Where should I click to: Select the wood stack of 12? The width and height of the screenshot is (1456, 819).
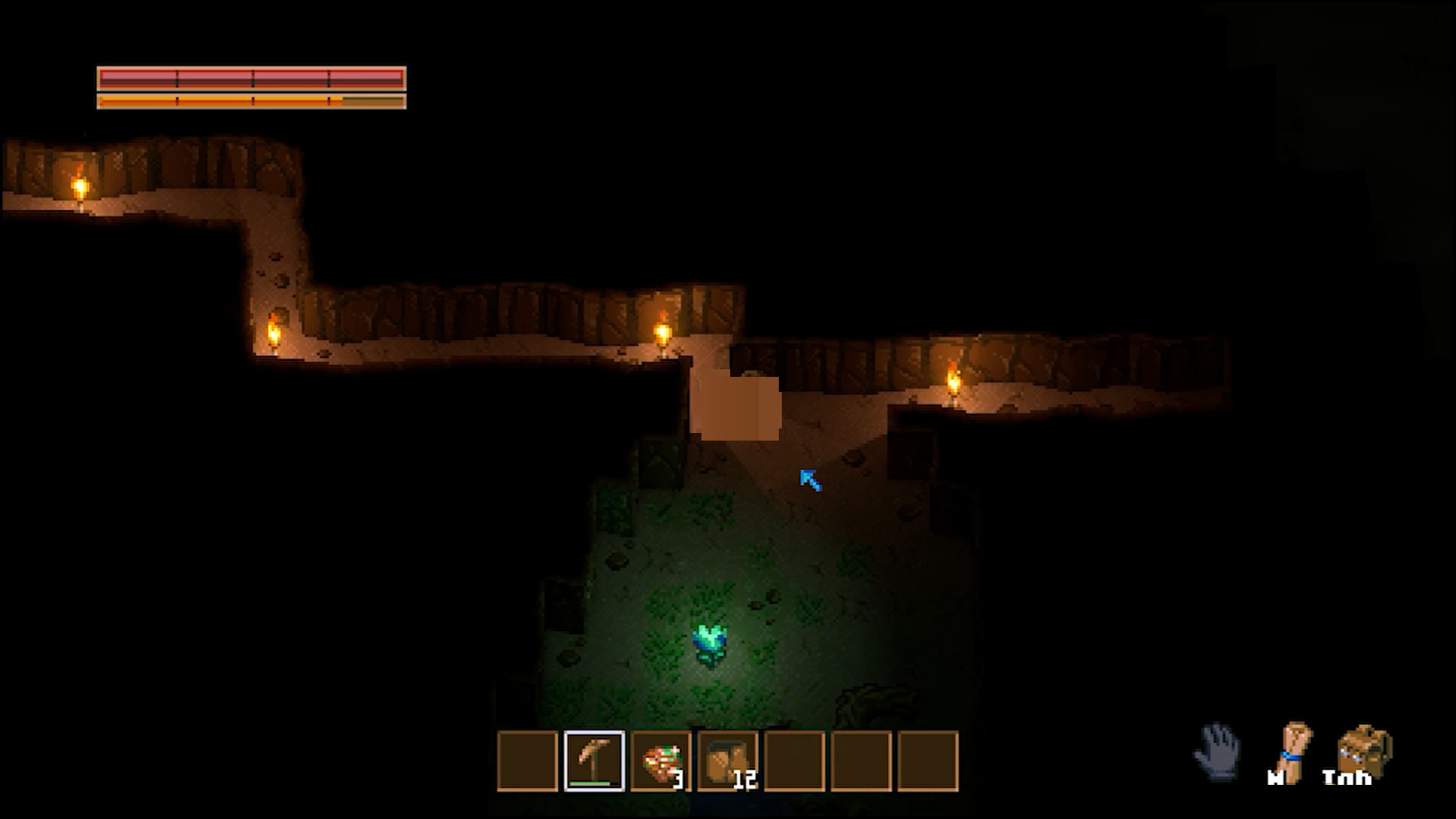pyautogui.click(x=728, y=761)
